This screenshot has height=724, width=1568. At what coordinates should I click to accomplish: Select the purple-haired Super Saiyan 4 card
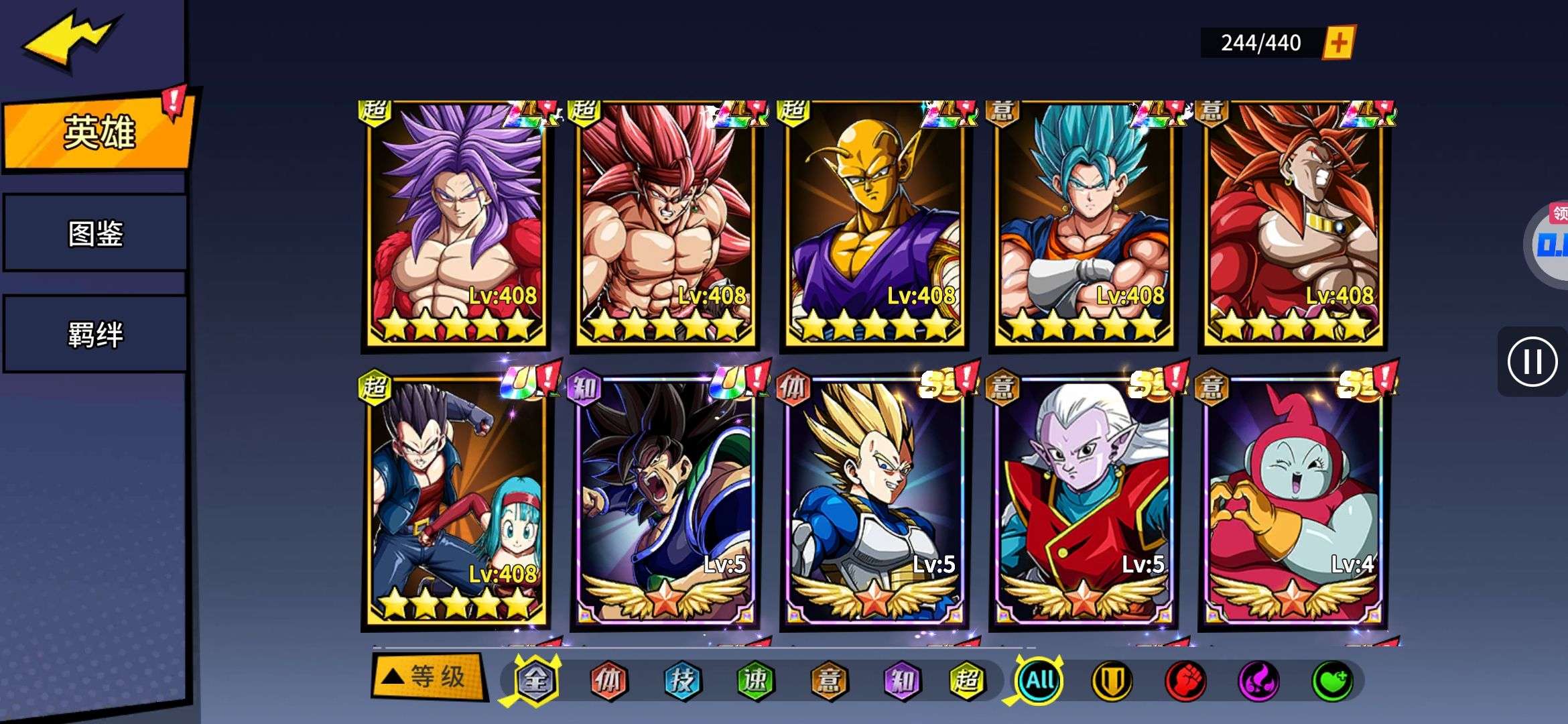tap(458, 225)
